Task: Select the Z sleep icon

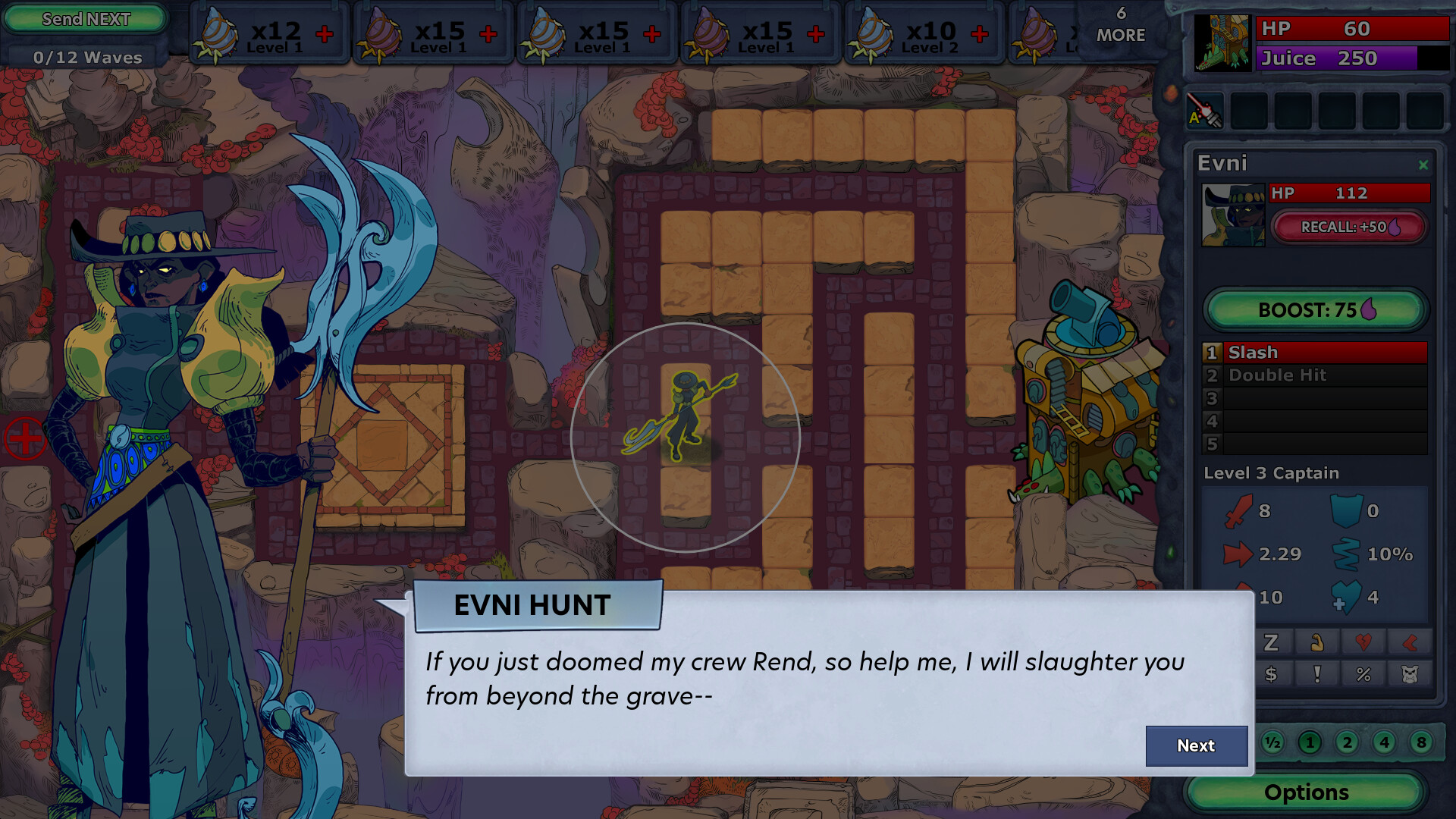Action: coord(1270,642)
